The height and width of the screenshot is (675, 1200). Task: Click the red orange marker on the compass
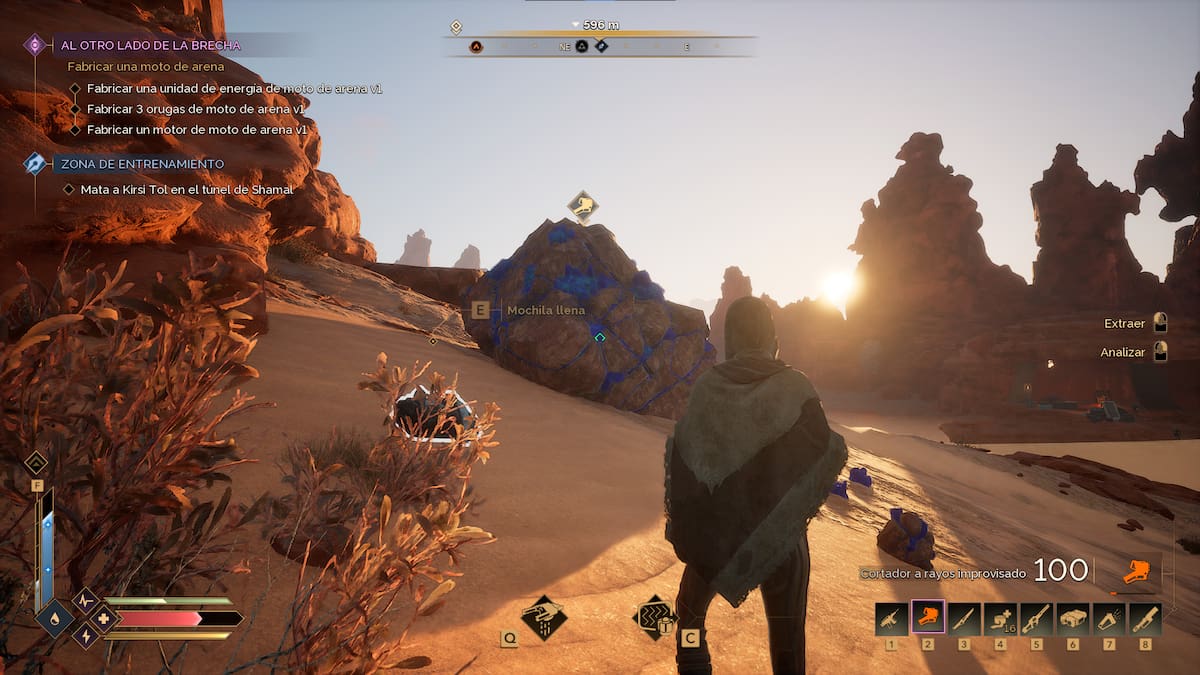tap(476, 46)
